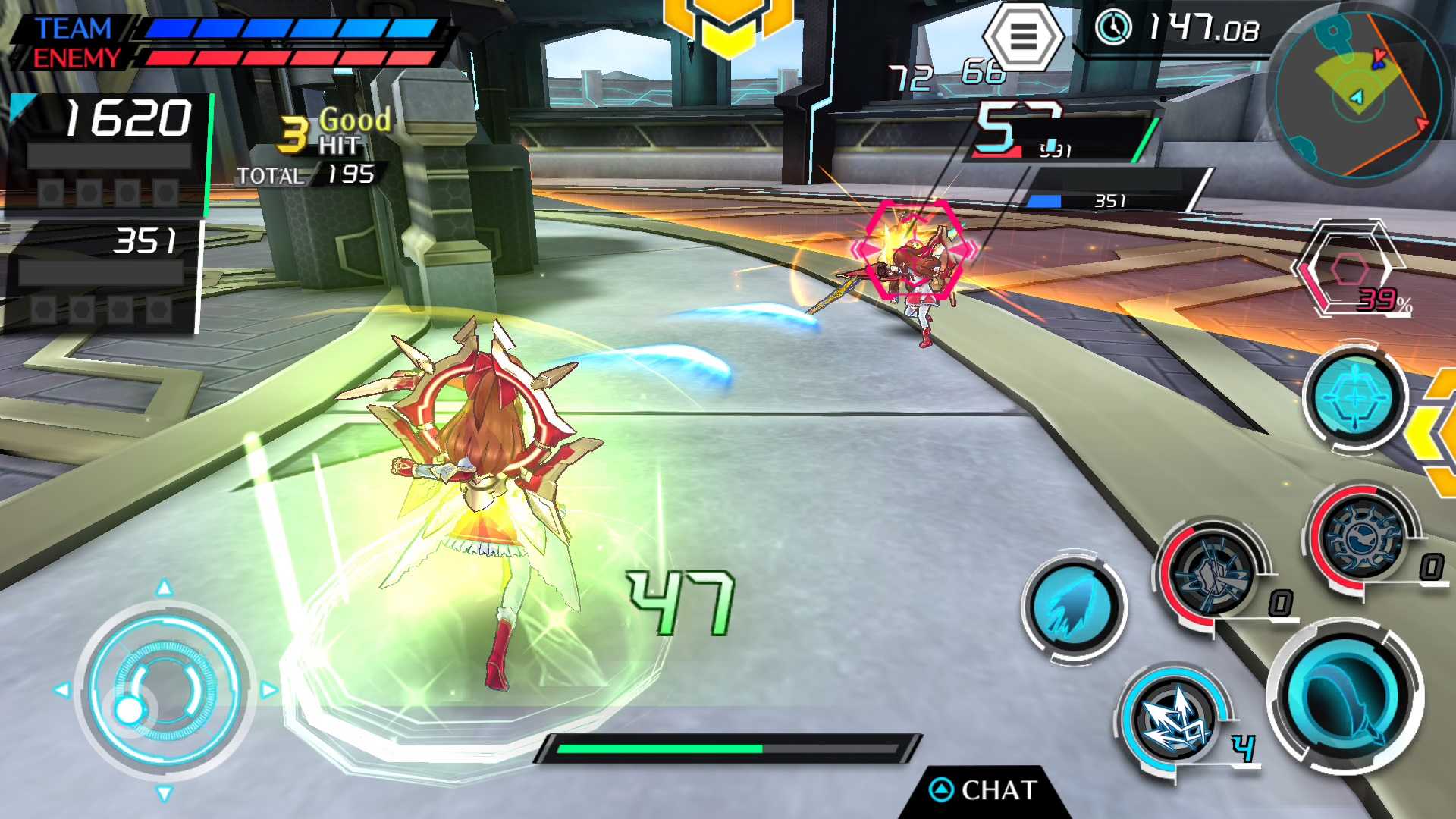Open the hexagonal hamburger menu
This screenshot has width=1456, height=819.
coord(1023,36)
